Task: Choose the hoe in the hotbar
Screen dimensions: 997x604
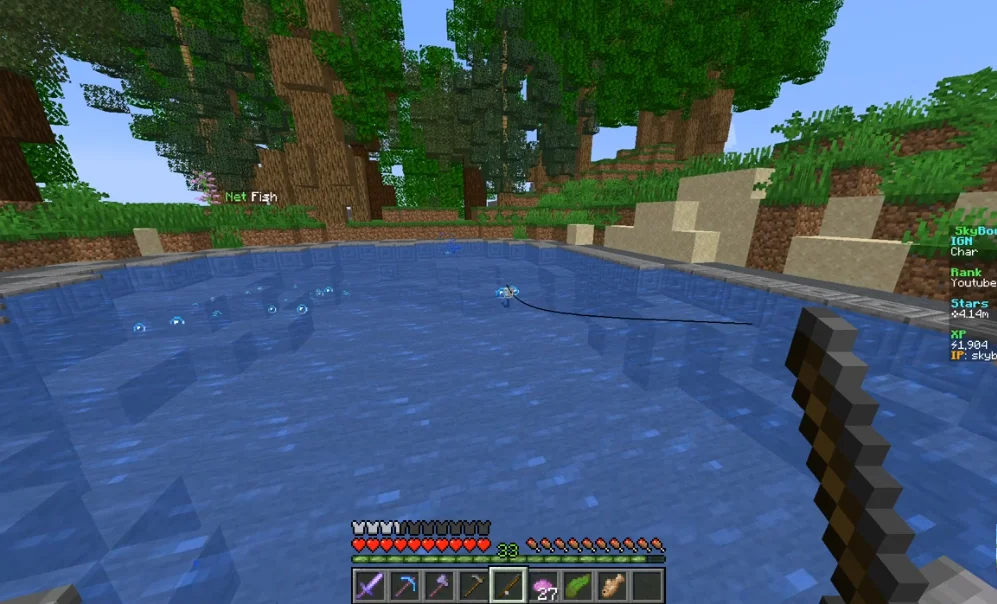Action: coord(473,585)
